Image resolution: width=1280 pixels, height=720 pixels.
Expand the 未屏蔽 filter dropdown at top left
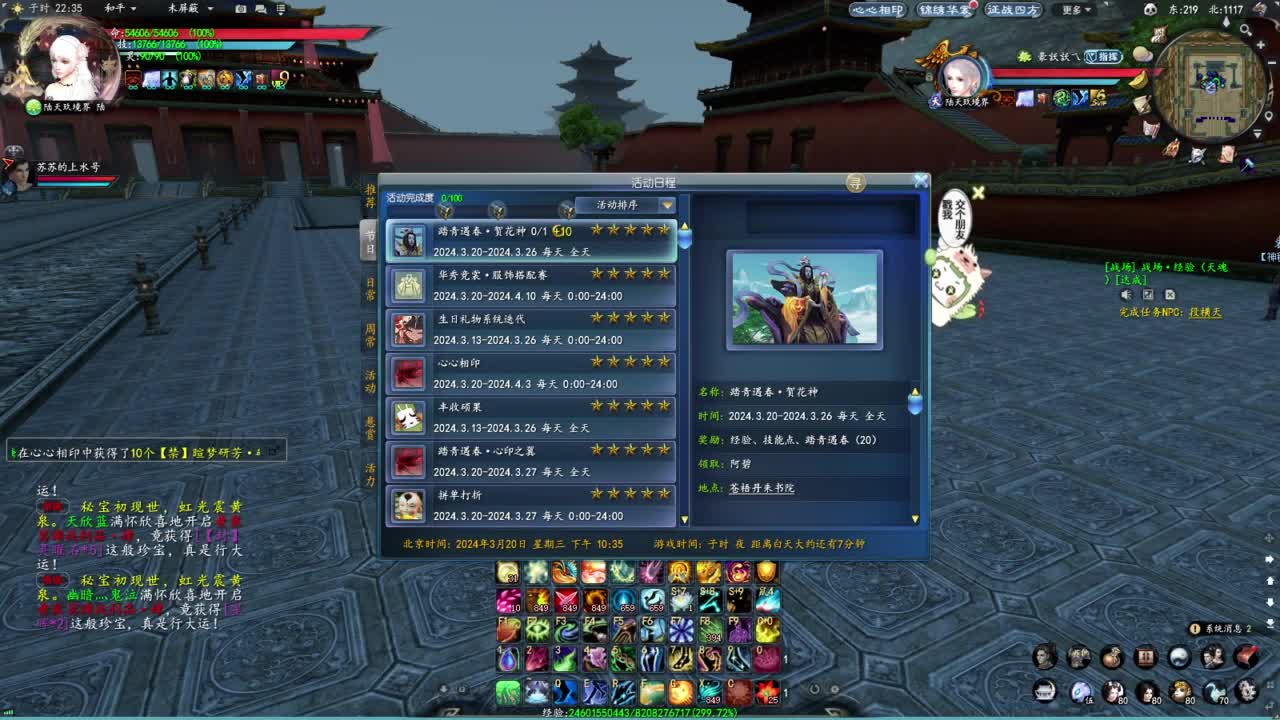[x=210, y=9]
